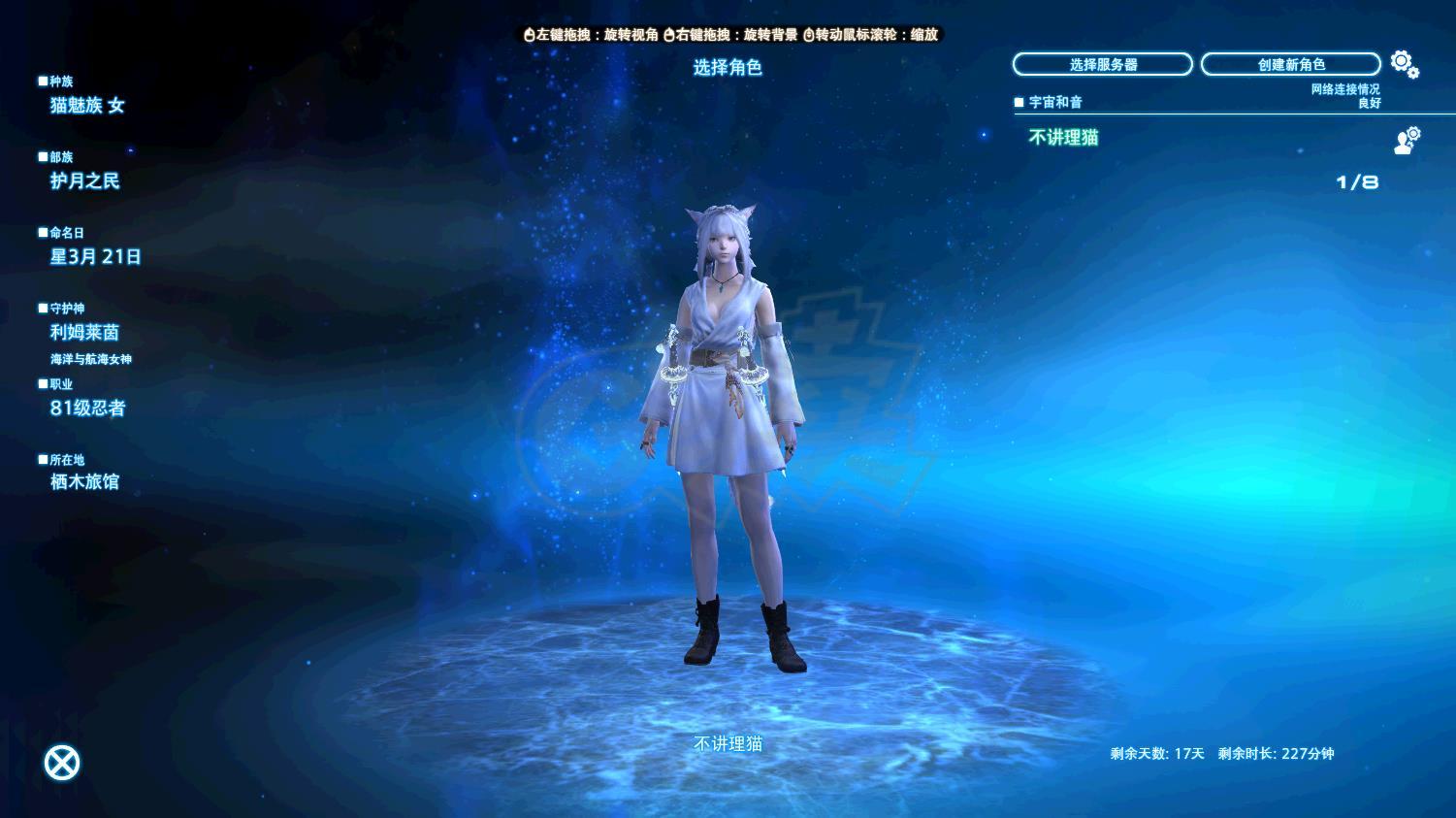Image resolution: width=1456 pixels, height=818 pixels.
Task: Click the character management person icon
Action: click(x=1403, y=144)
